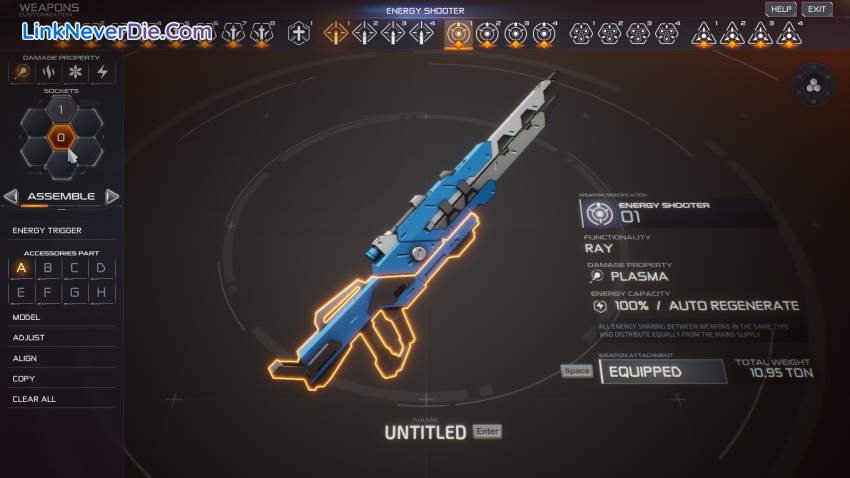Viewport: 850px width, 478px height.
Task: Advance with right arrow beside Assemble
Action: 112,196
